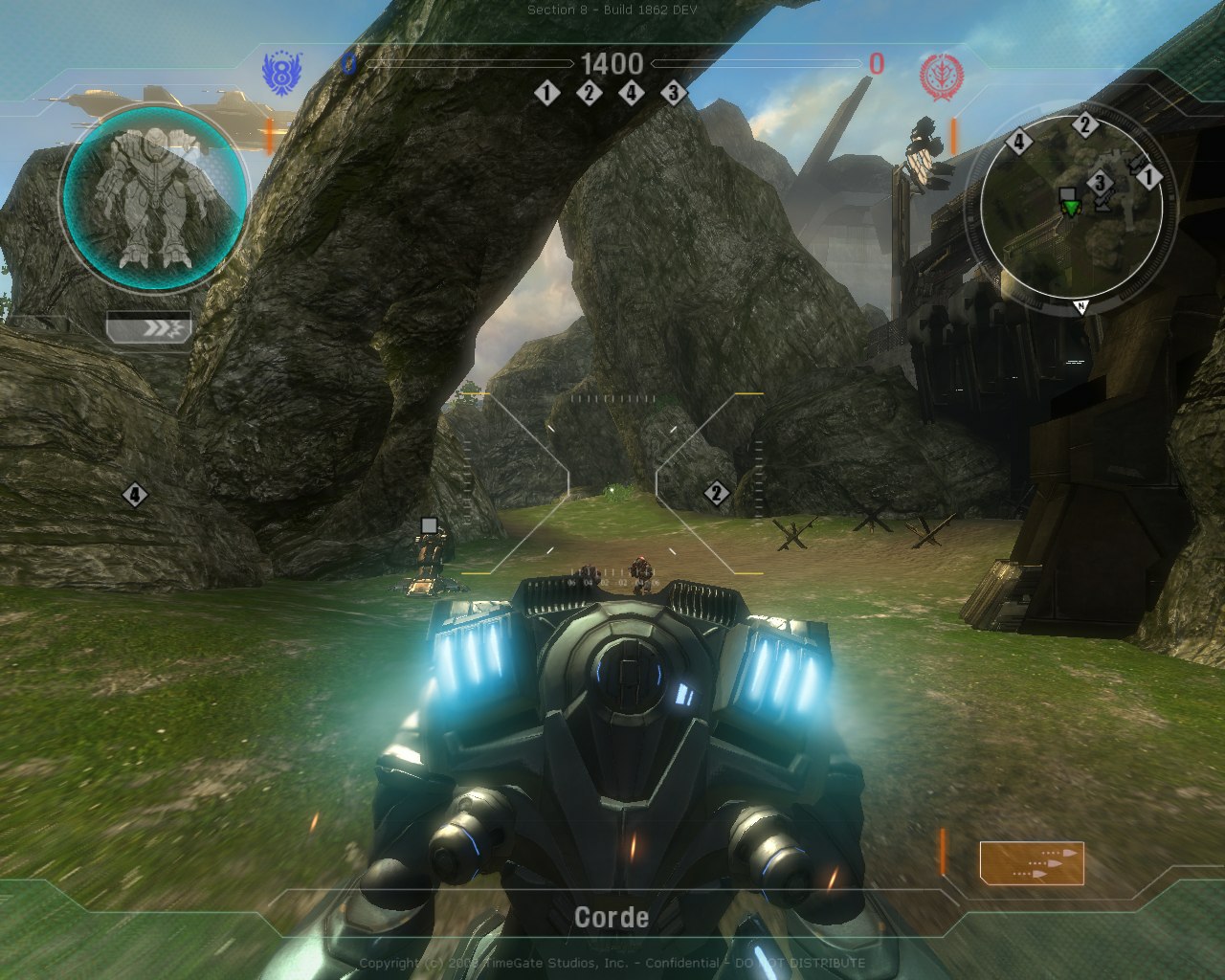Select control point 3 diamond in top score bar

(673, 93)
